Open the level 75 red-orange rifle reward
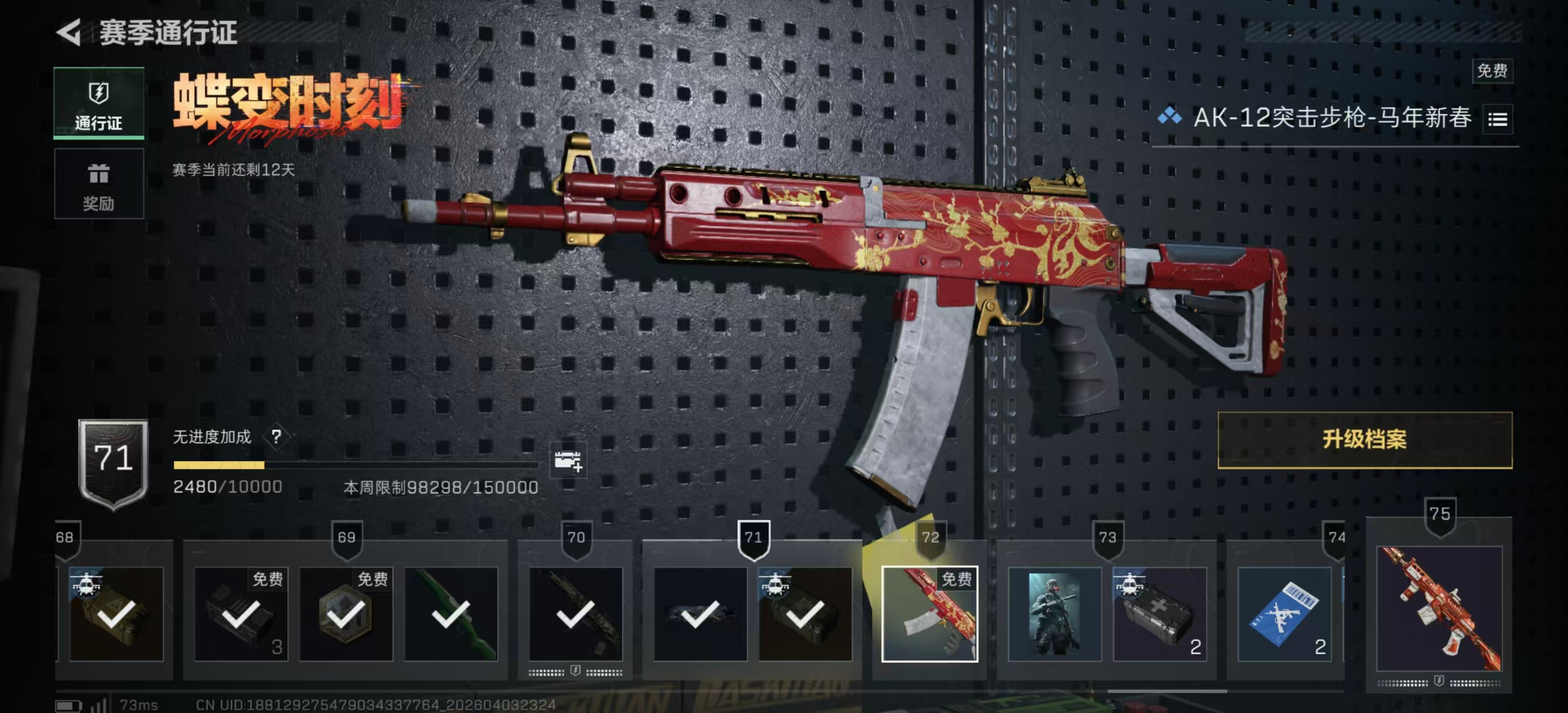The height and width of the screenshot is (713, 1568). click(1439, 609)
